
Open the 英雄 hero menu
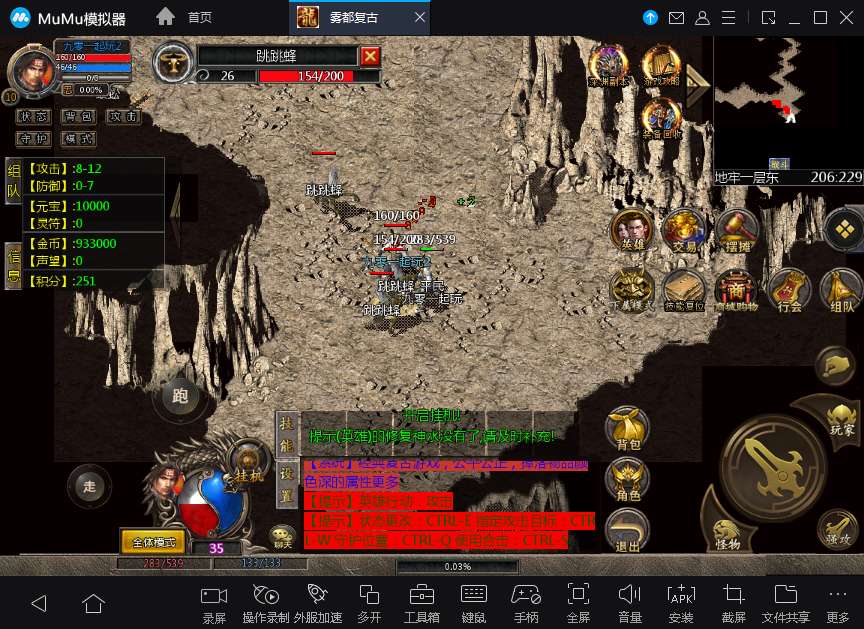click(x=632, y=230)
